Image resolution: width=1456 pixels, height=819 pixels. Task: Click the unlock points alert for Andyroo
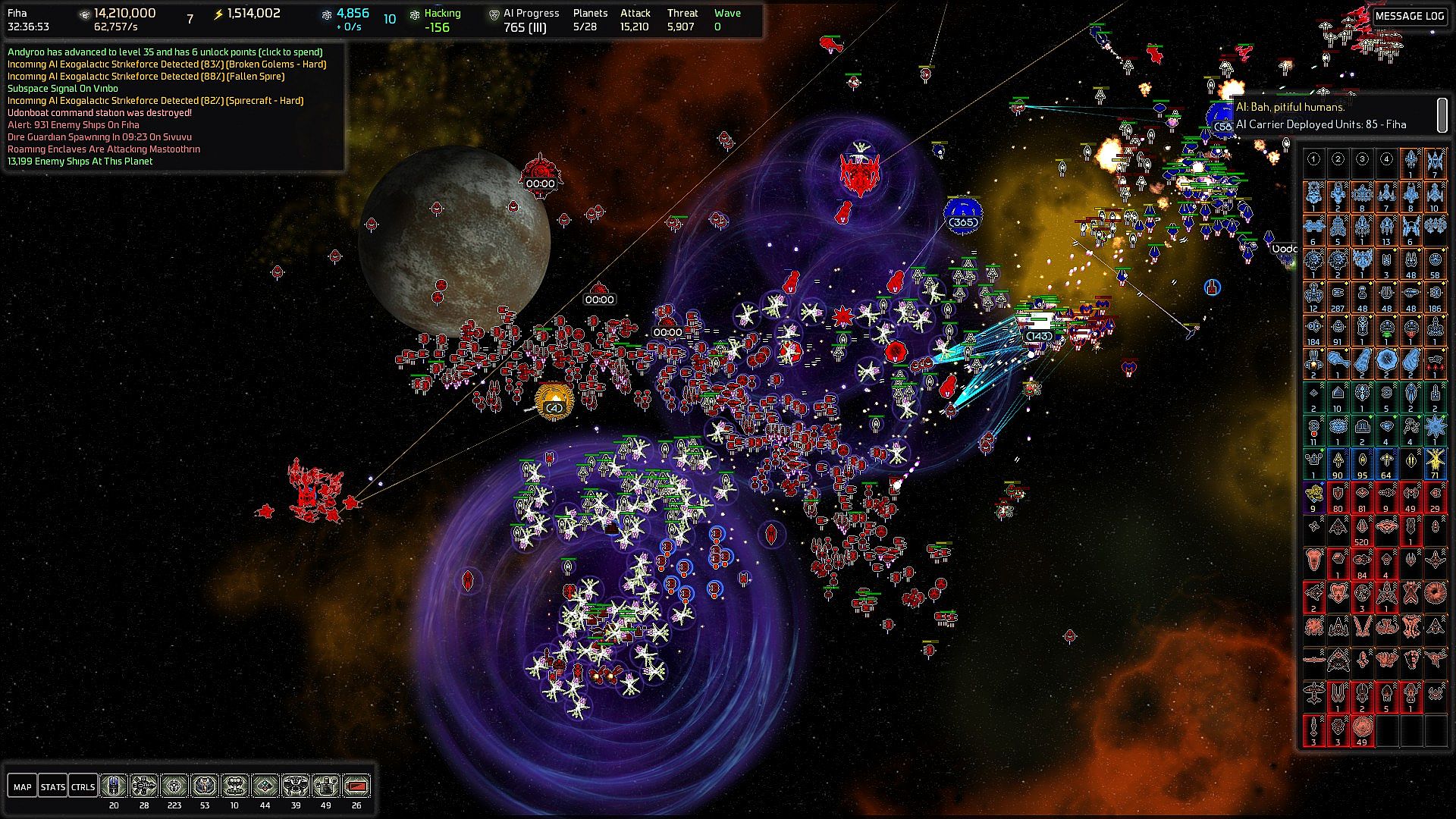pyautogui.click(x=165, y=52)
